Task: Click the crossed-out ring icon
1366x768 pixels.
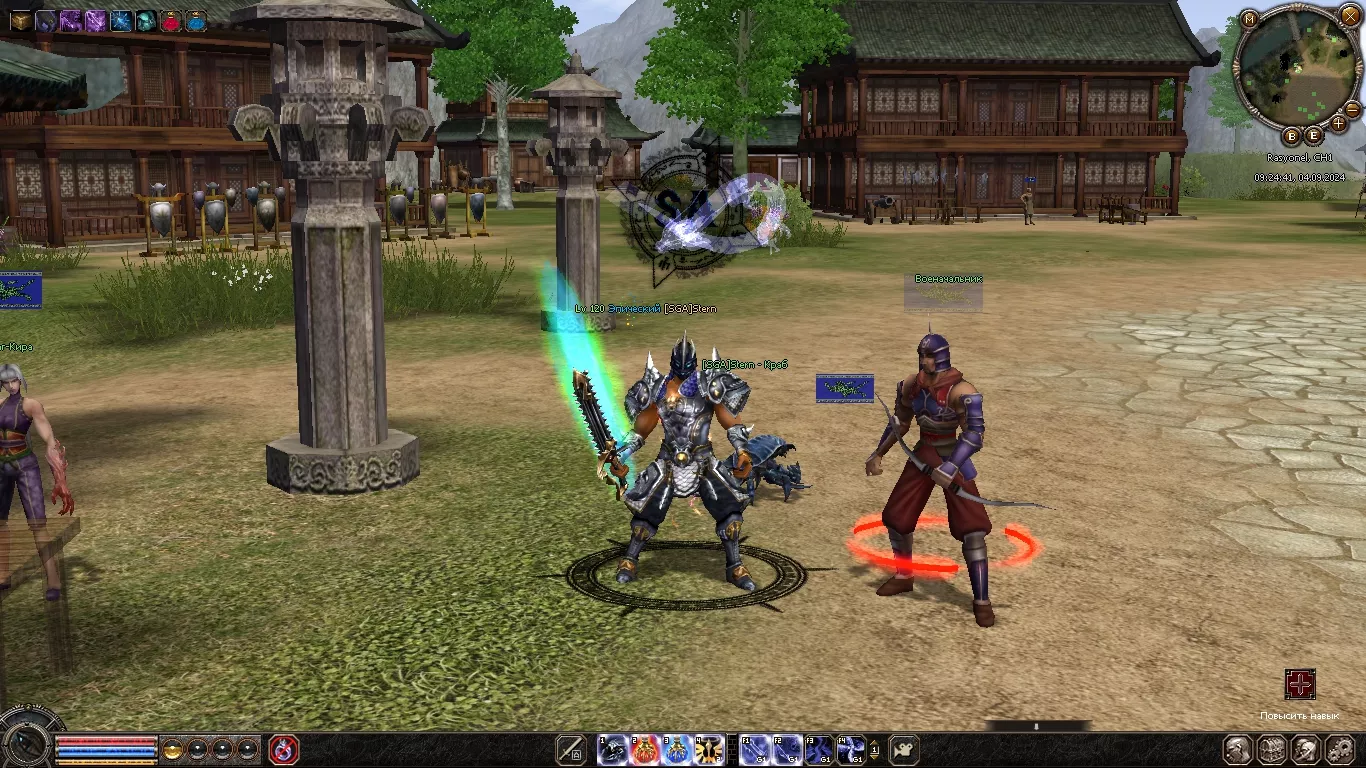Action: pos(284,749)
